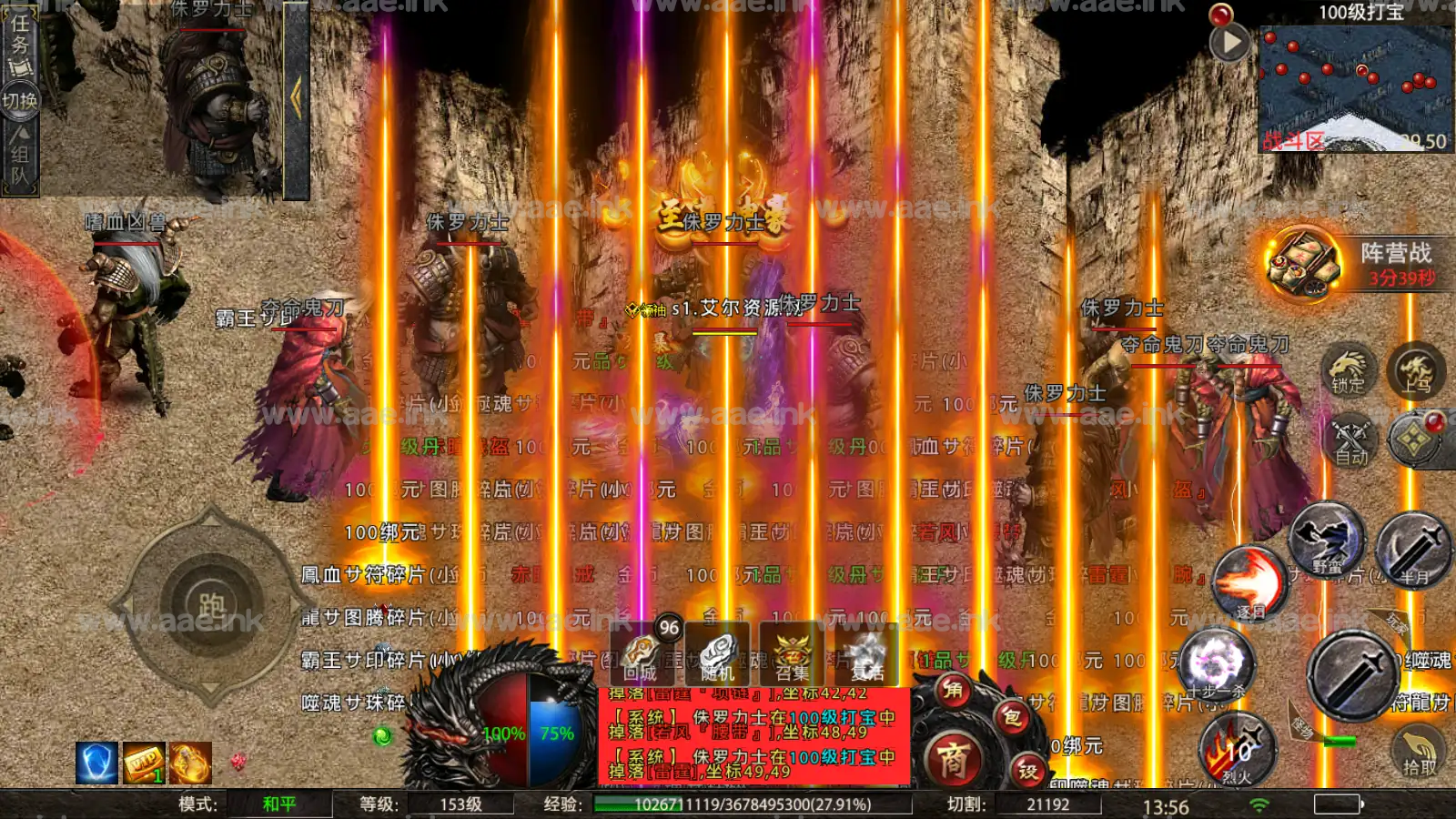The image size is (1456, 819).
Task: Open the 阵营战 faction war event
Action: point(1304,262)
